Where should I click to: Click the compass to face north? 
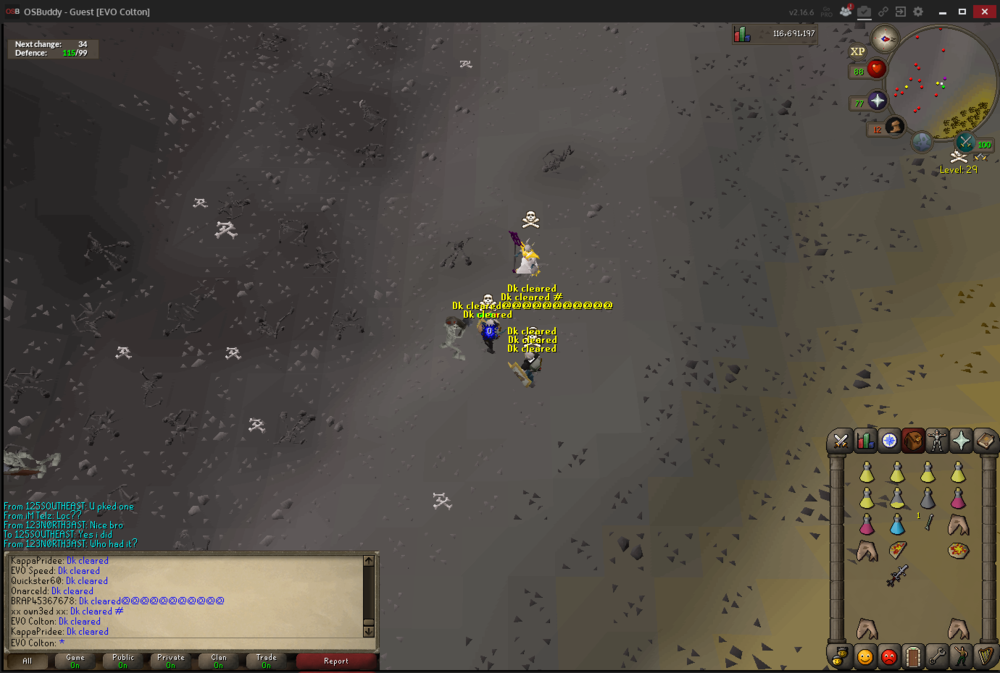tap(884, 39)
